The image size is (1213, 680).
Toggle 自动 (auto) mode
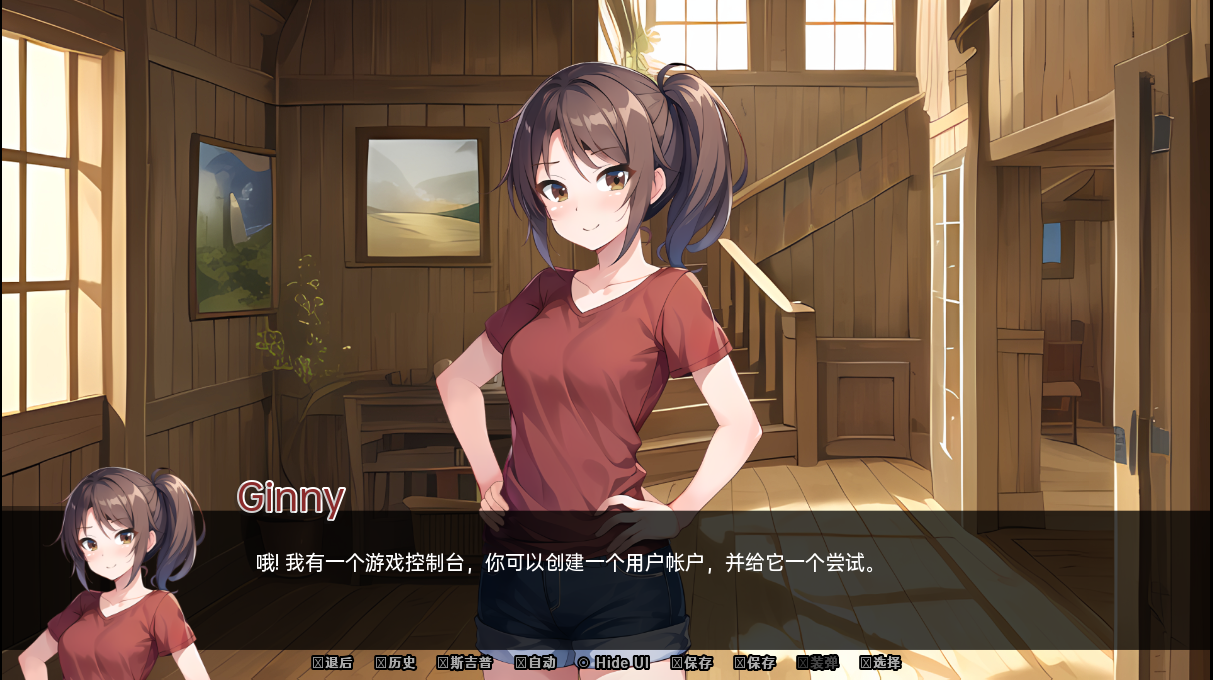point(536,663)
